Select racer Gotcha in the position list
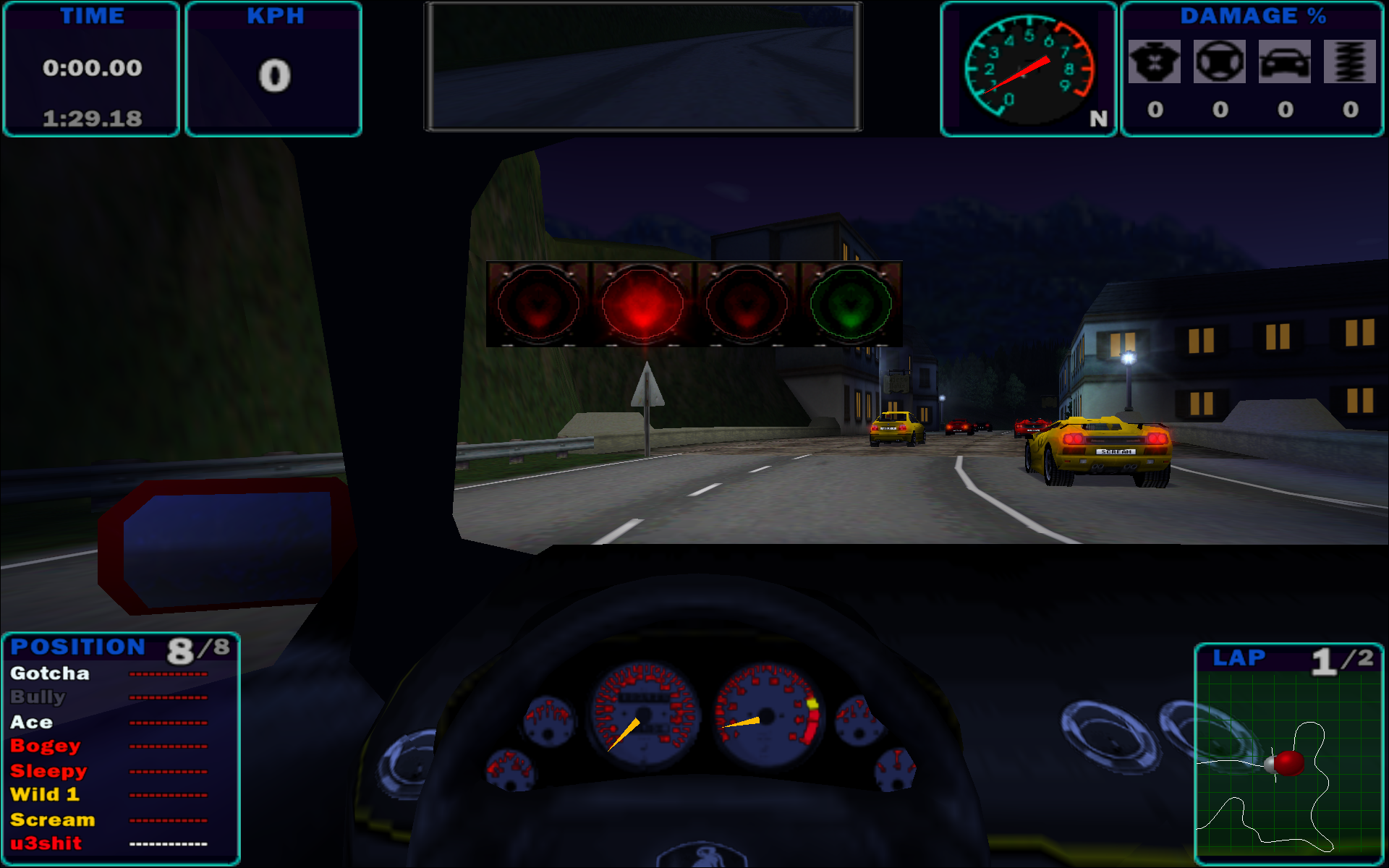 coord(50,673)
